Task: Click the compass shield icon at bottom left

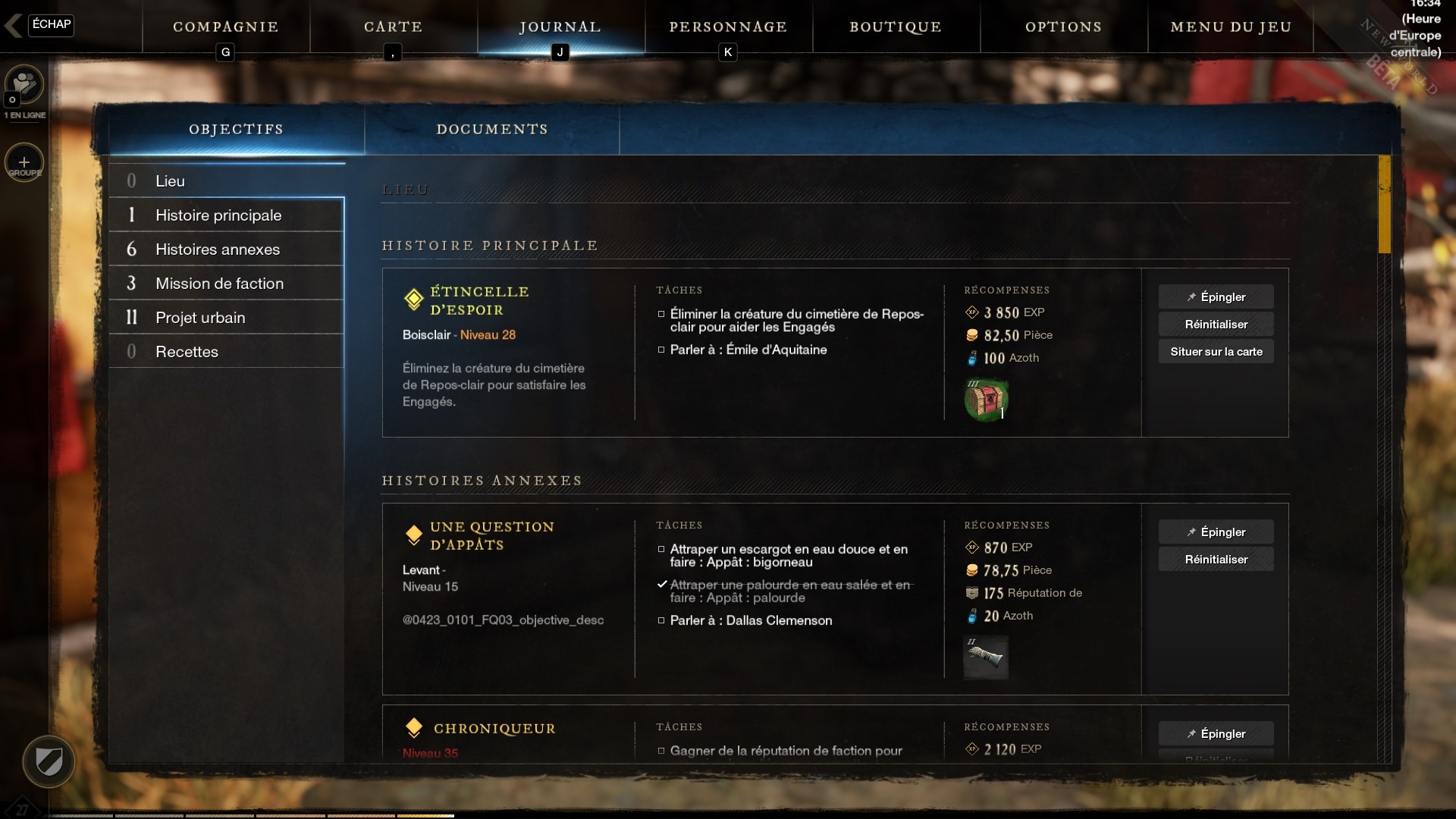Action: pos(49,761)
